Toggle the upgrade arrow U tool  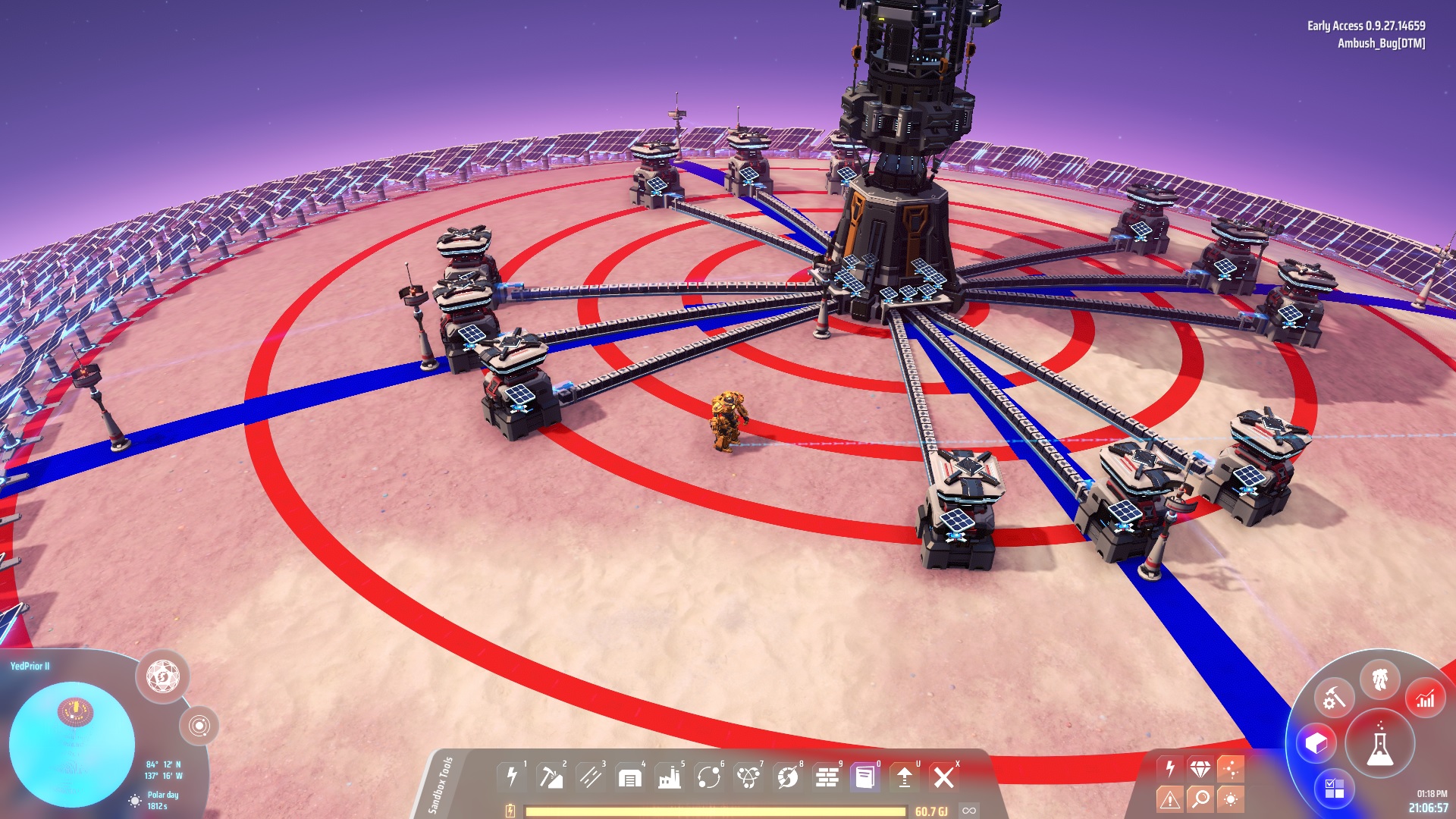[905, 776]
